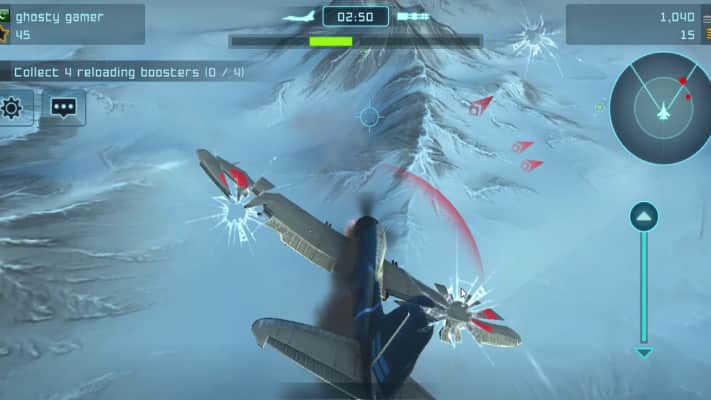Screen dimensions: 711x400
Task: Select the reloading boosters objective tracker
Action: (x=128, y=72)
